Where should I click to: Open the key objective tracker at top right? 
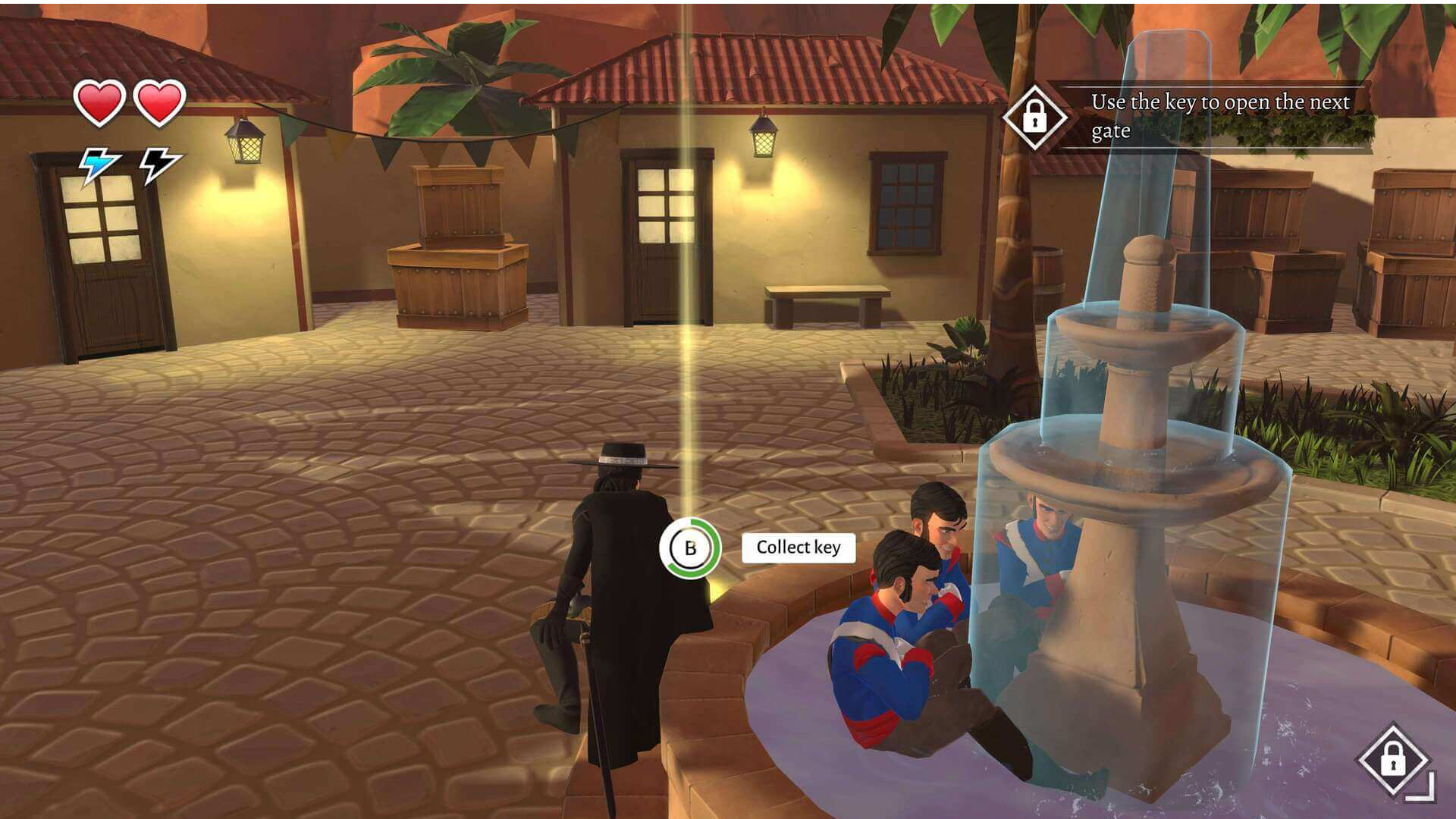[x=1034, y=117]
